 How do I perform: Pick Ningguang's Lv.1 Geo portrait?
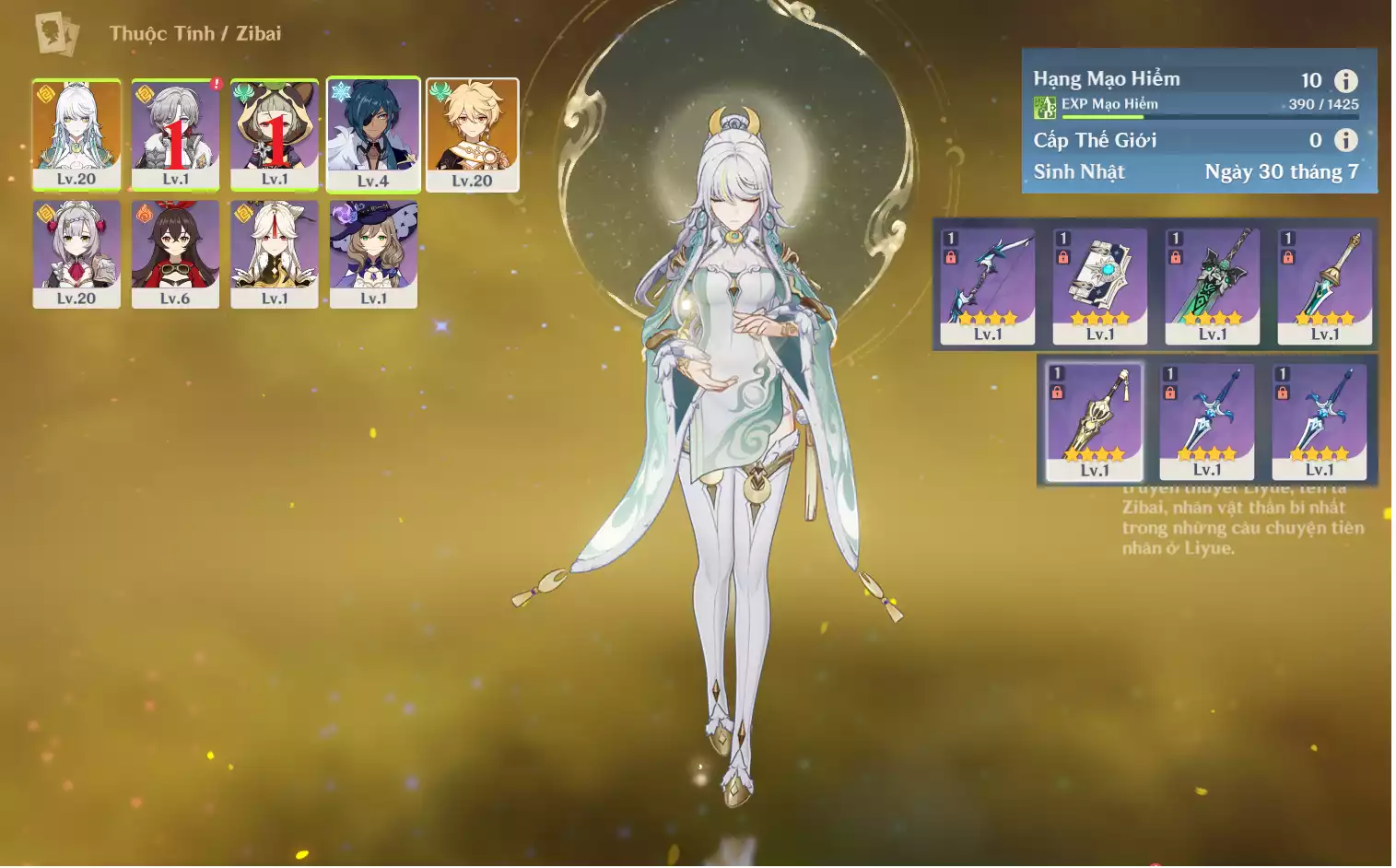coord(275,254)
